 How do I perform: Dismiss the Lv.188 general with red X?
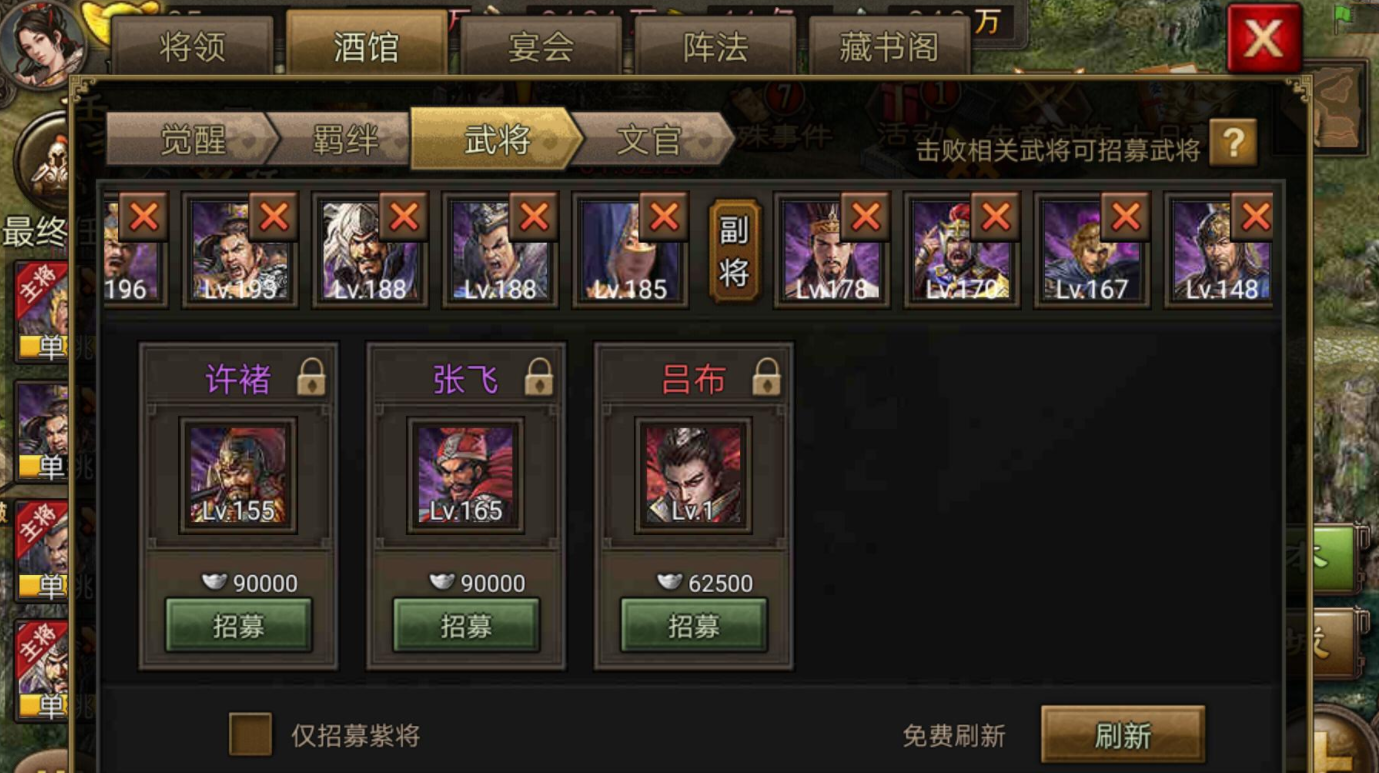(x=402, y=214)
